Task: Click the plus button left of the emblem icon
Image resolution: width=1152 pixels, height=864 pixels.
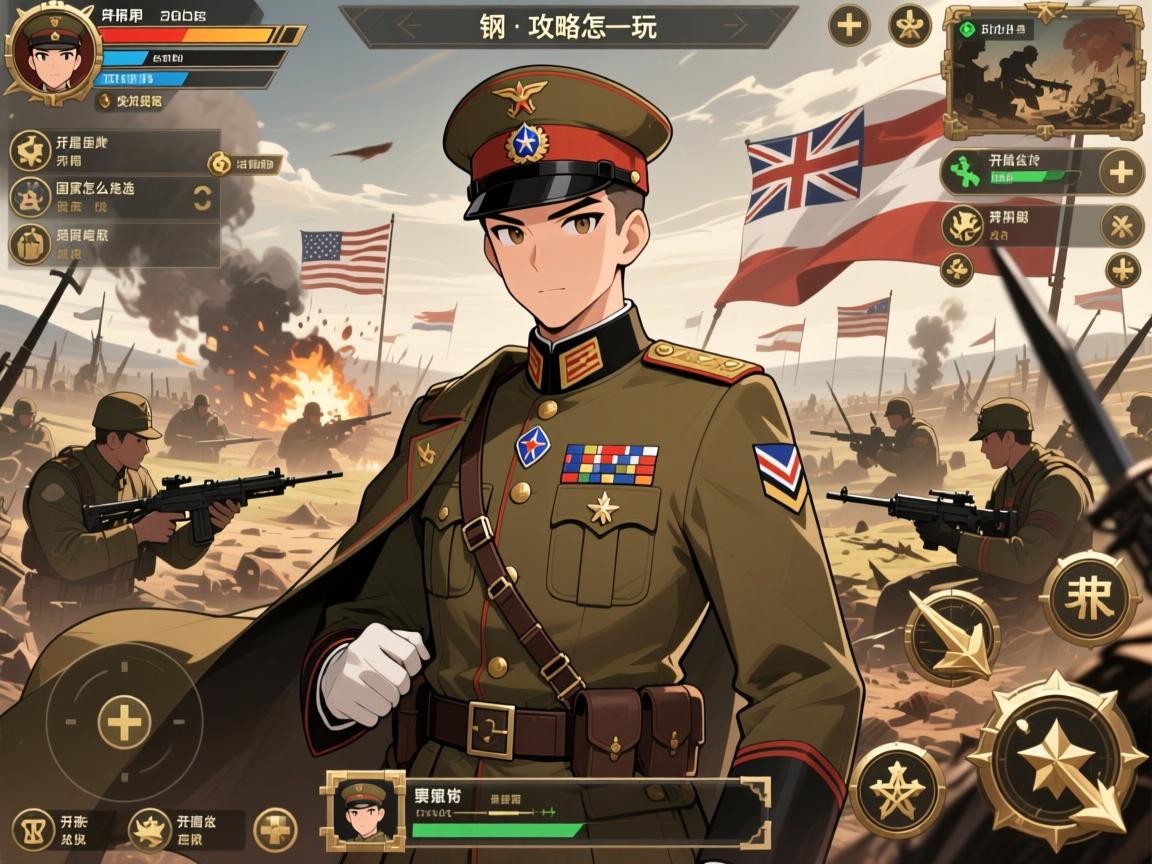Action: pyautogui.click(x=849, y=25)
